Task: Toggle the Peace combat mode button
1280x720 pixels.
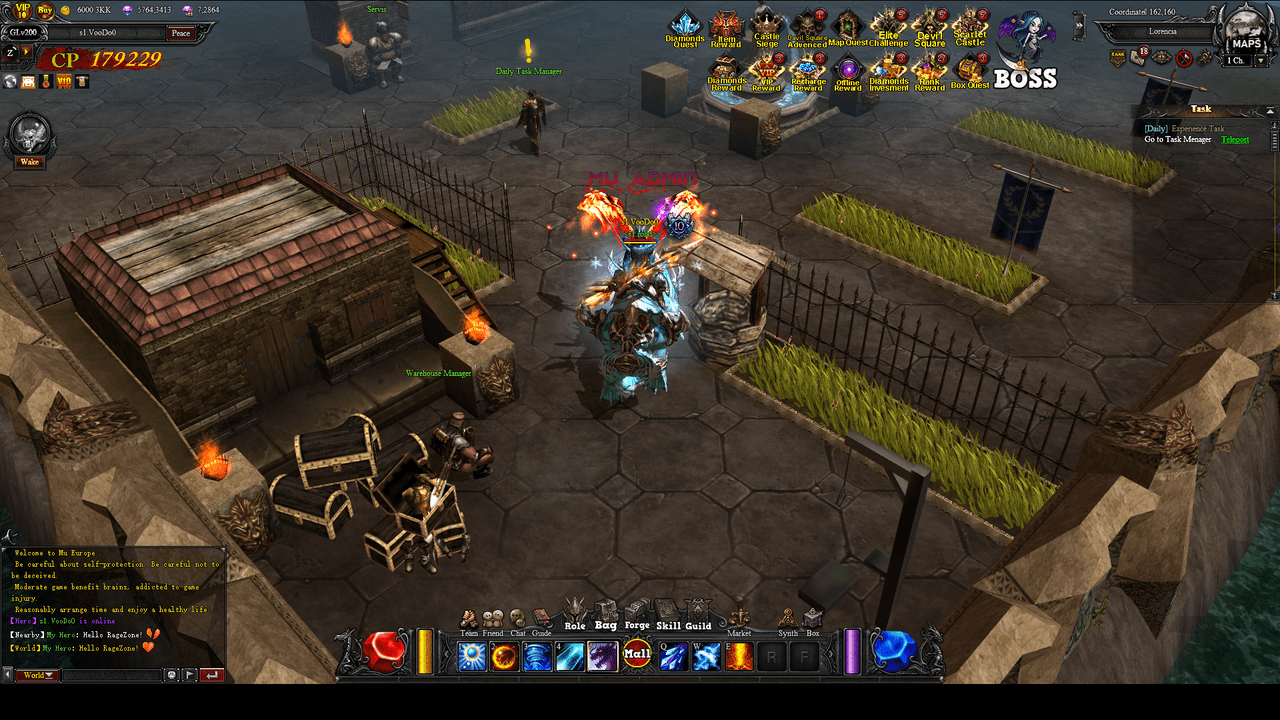Action: 180,33
